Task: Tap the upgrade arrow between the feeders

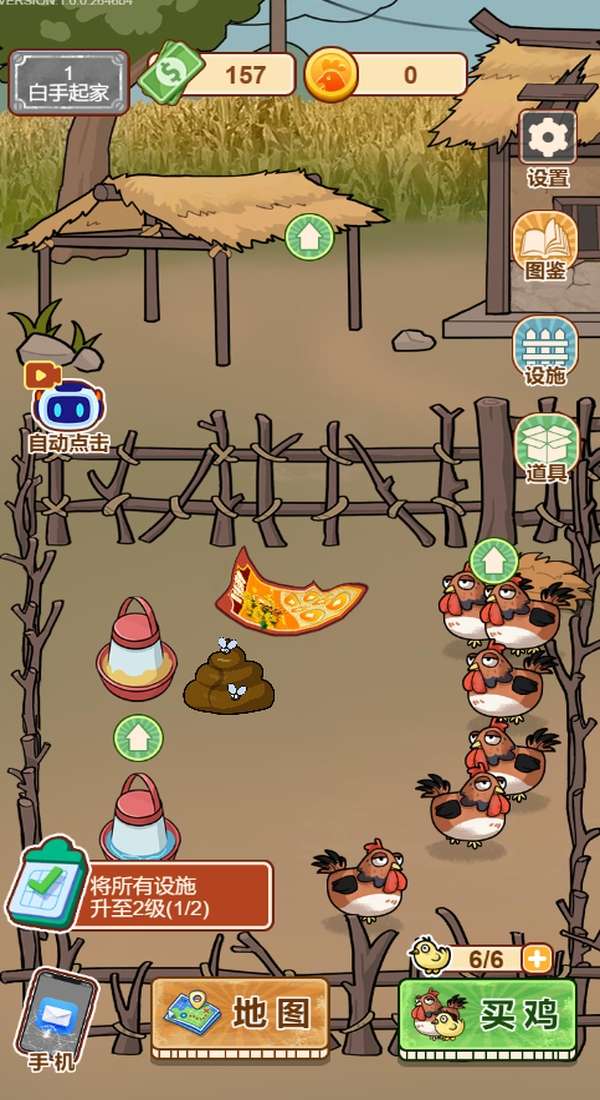Action: click(138, 738)
